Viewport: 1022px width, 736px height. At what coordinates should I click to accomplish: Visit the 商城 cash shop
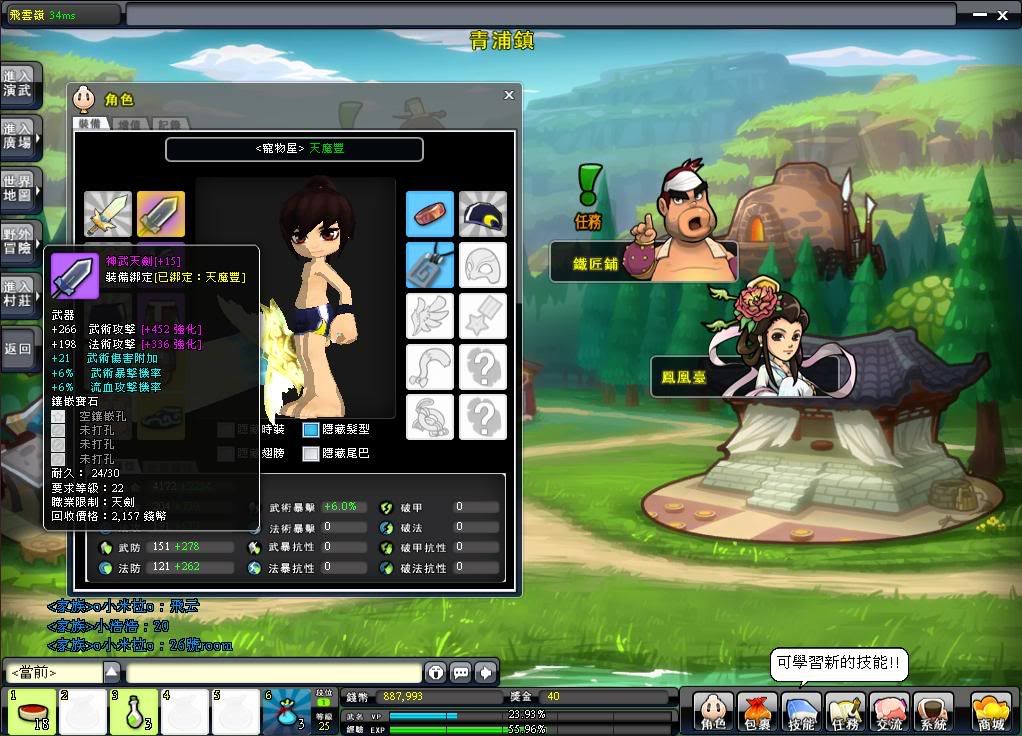pyautogui.click(x=990, y=712)
